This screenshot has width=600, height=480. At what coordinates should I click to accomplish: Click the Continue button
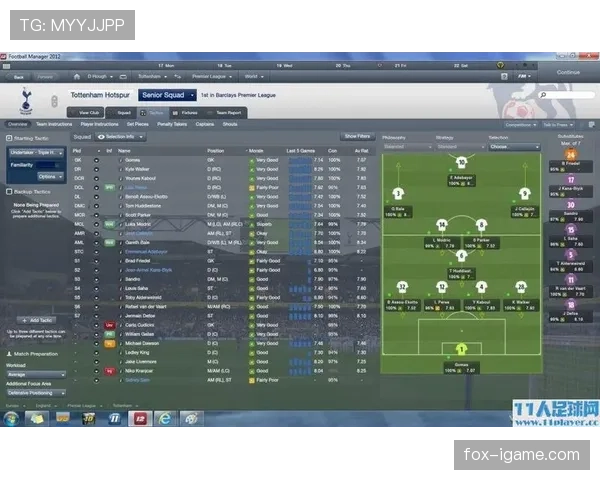point(568,72)
